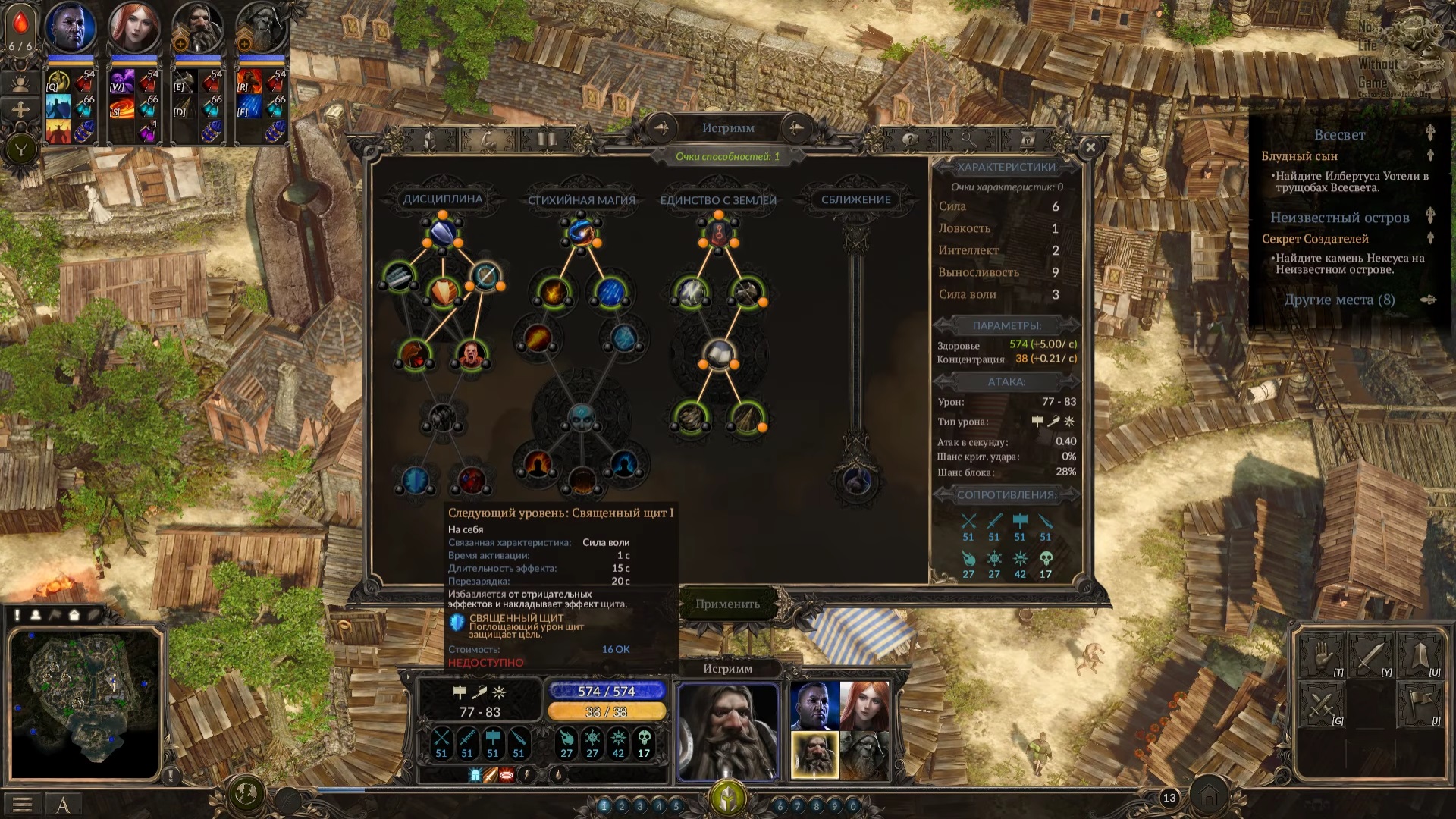Viewport: 1456px width, 819px height.
Task: Select the top Стихийная магия skill node
Action: 581,232
